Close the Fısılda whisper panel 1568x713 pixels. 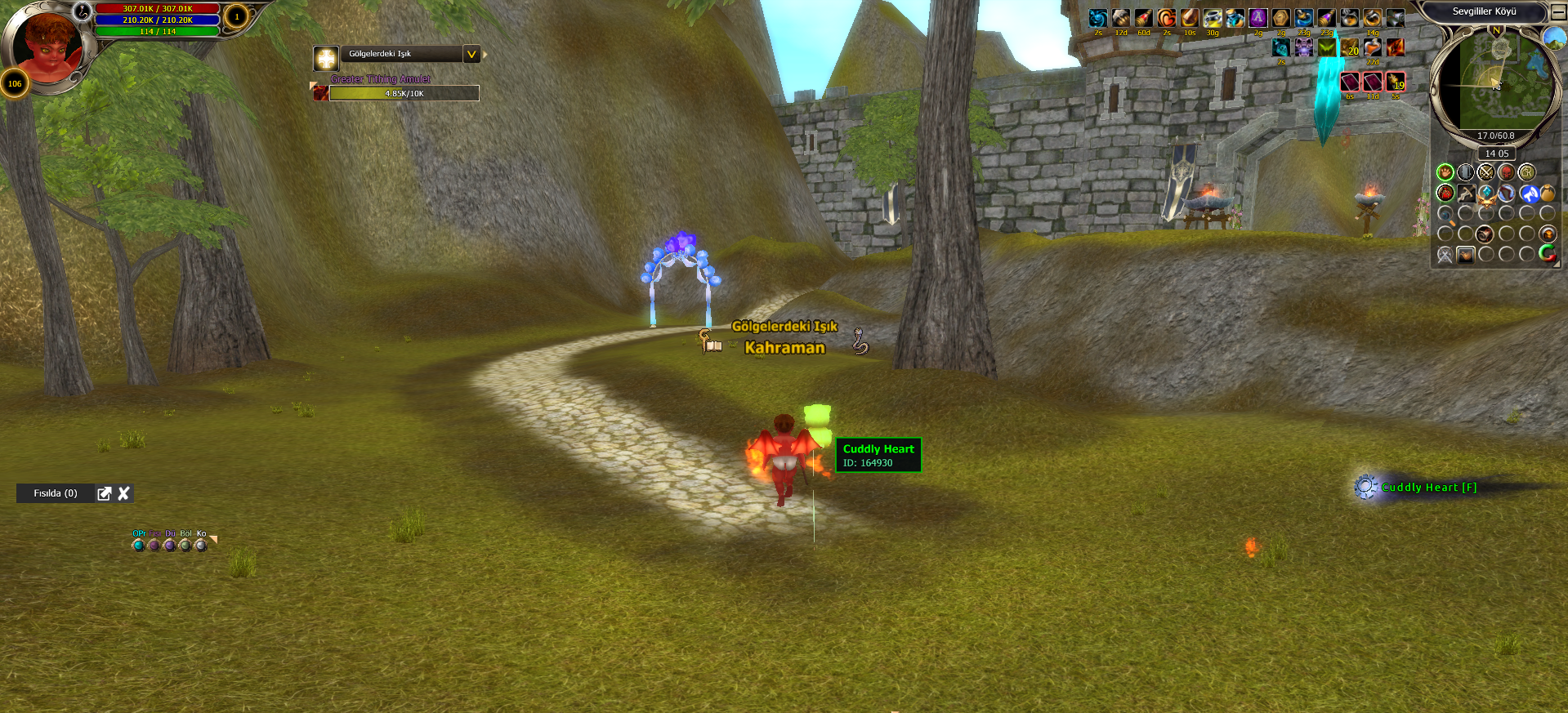tap(124, 493)
